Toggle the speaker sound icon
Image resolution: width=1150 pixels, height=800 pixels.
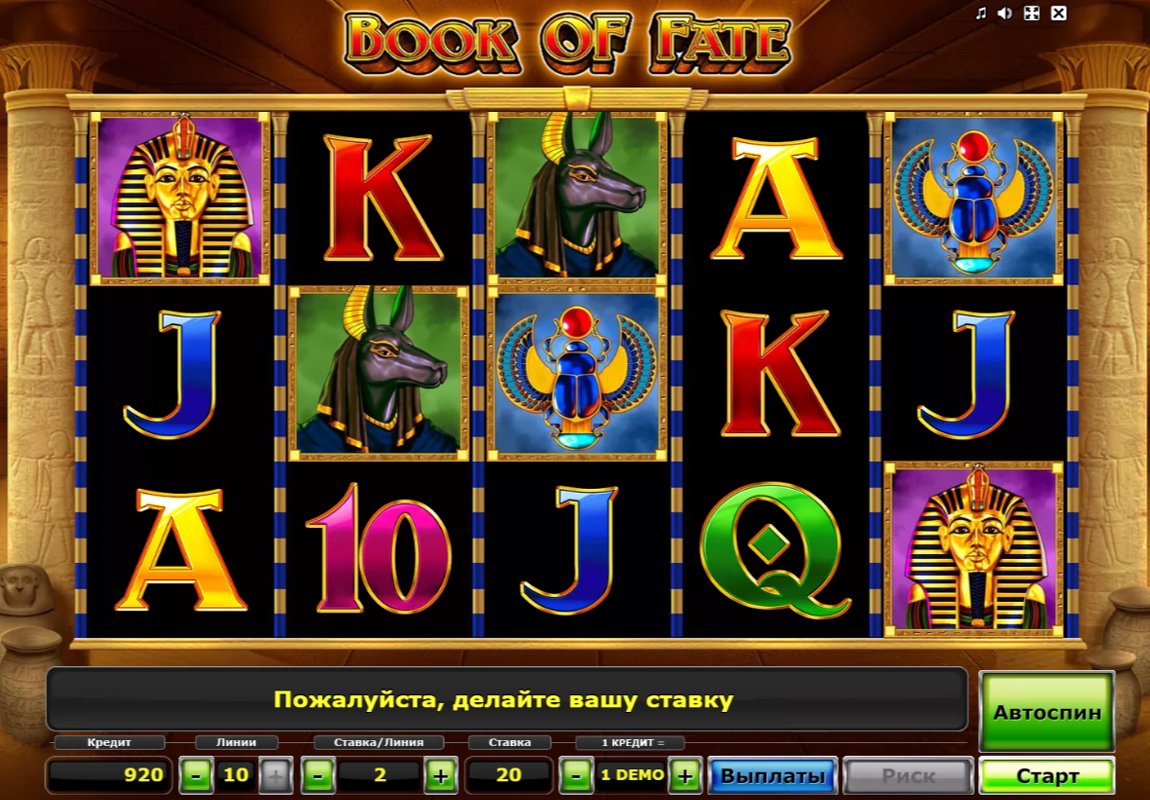point(1007,13)
